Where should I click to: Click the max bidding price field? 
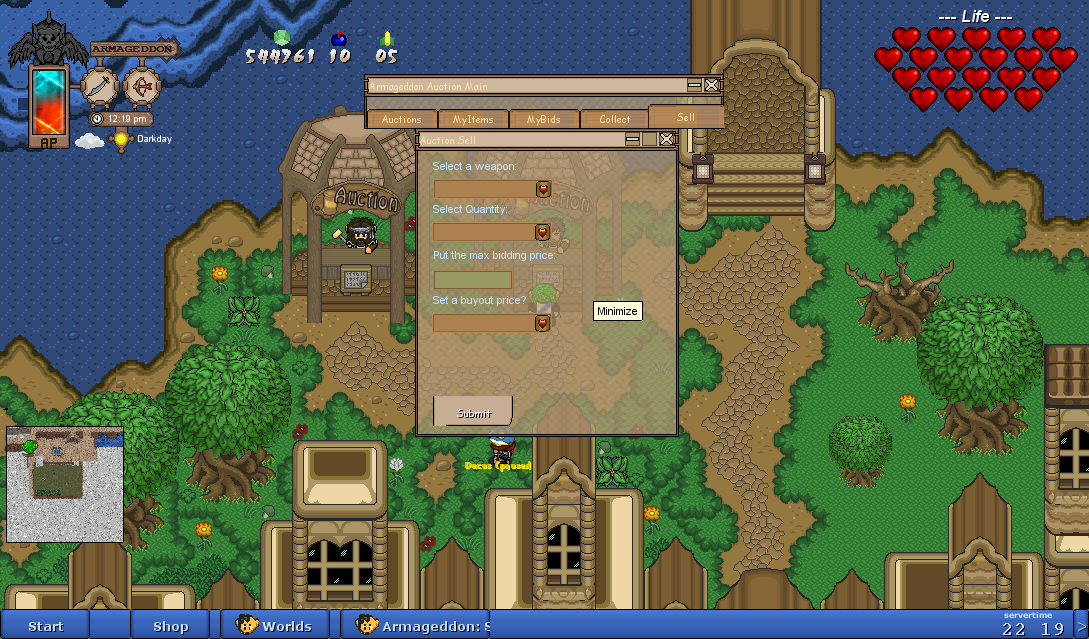coord(473,280)
